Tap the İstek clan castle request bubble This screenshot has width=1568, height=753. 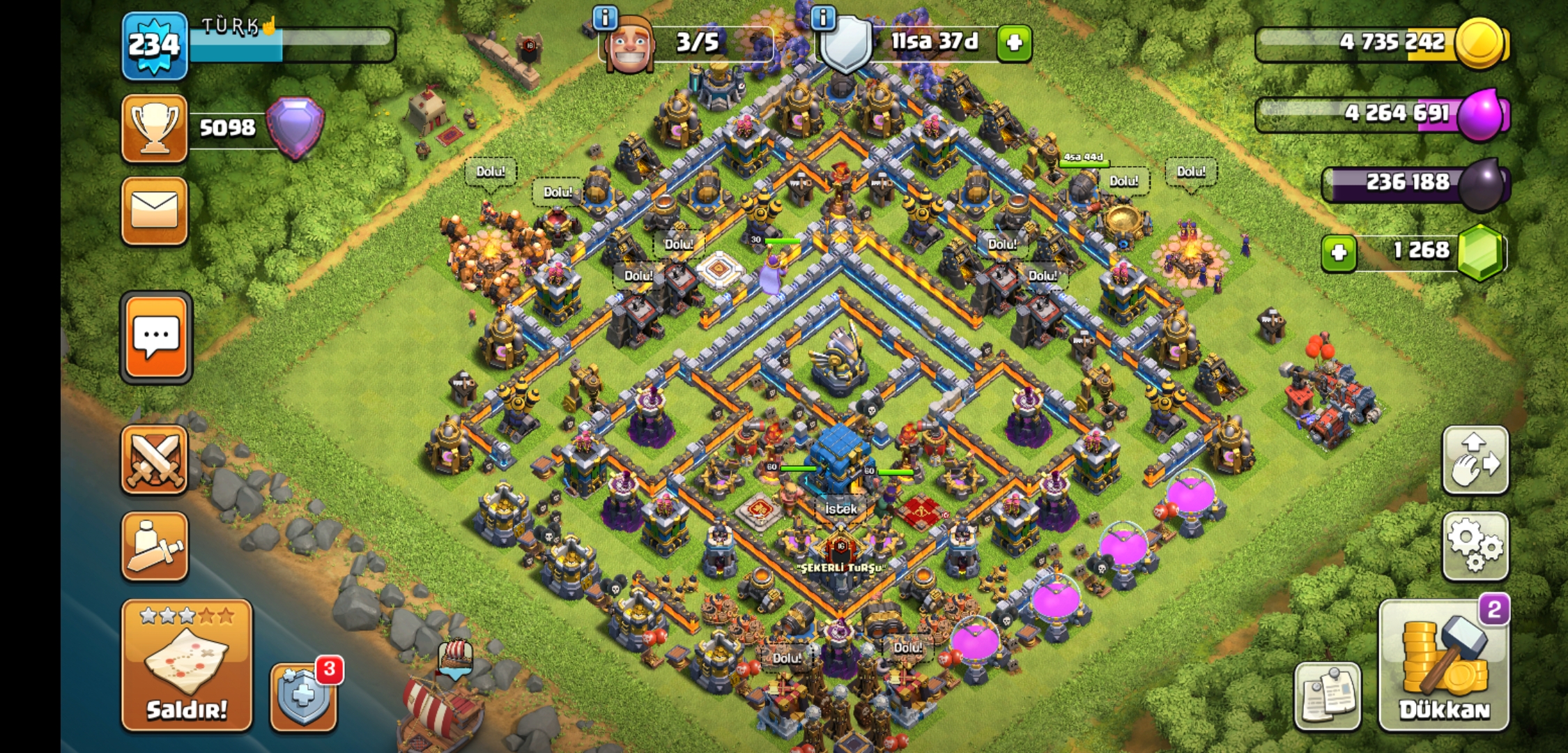tap(840, 509)
